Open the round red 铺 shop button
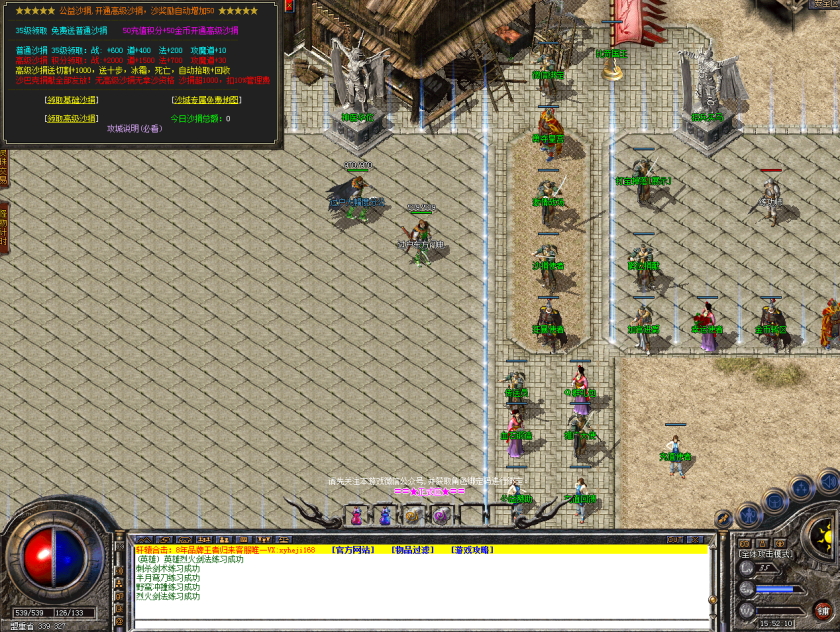This screenshot has height=632, width=840. [823, 609]
